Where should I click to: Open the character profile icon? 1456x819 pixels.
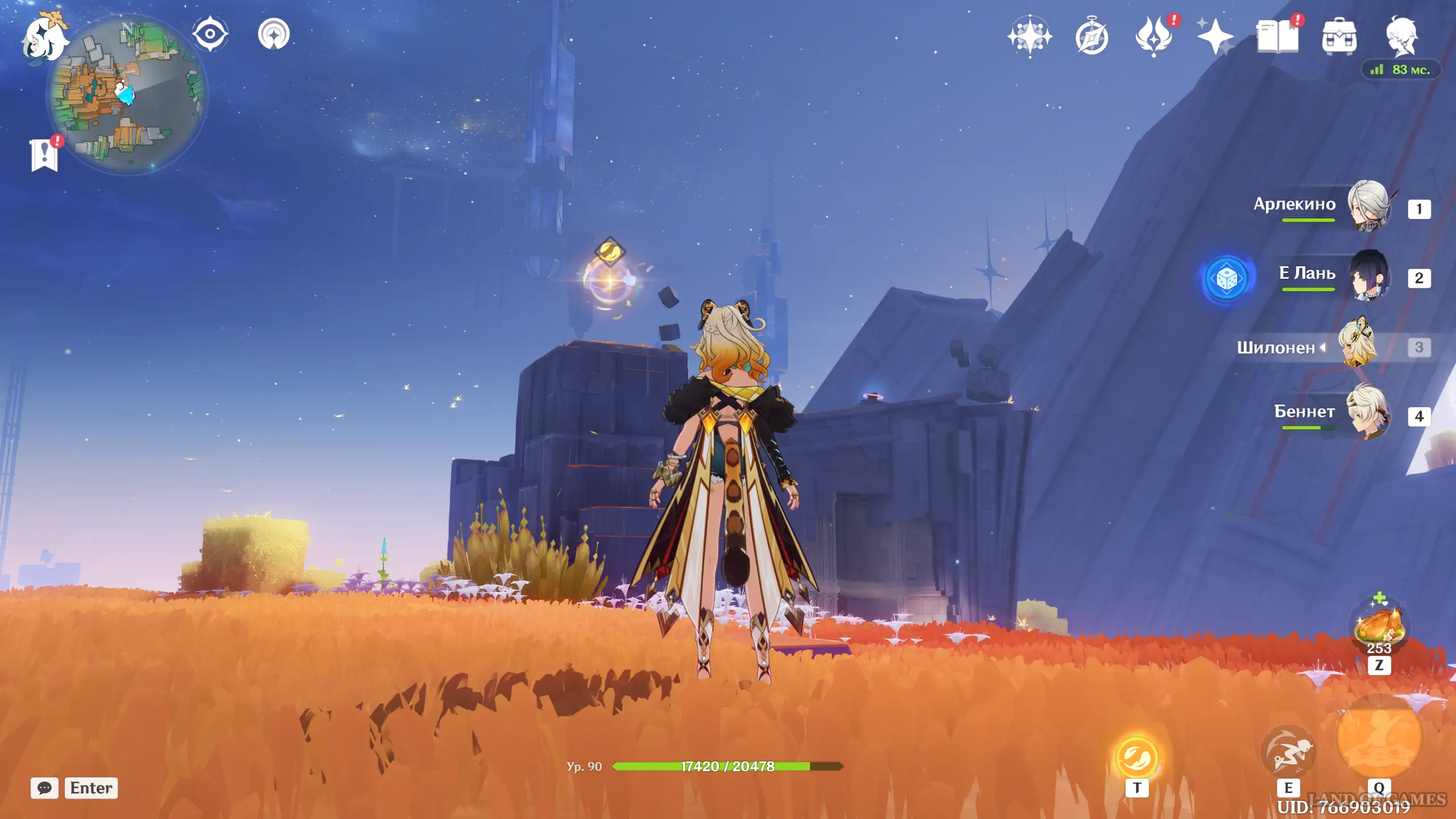(1401, 37)
